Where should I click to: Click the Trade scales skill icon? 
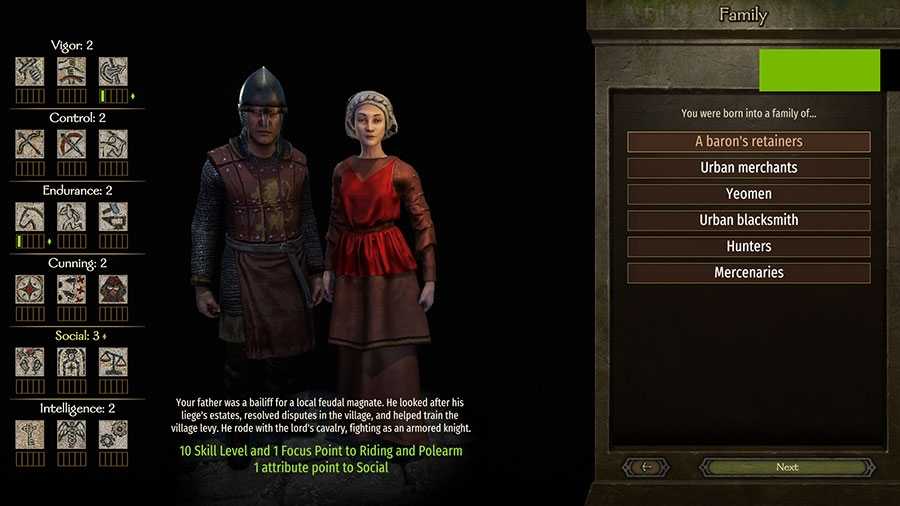(113, 362)
